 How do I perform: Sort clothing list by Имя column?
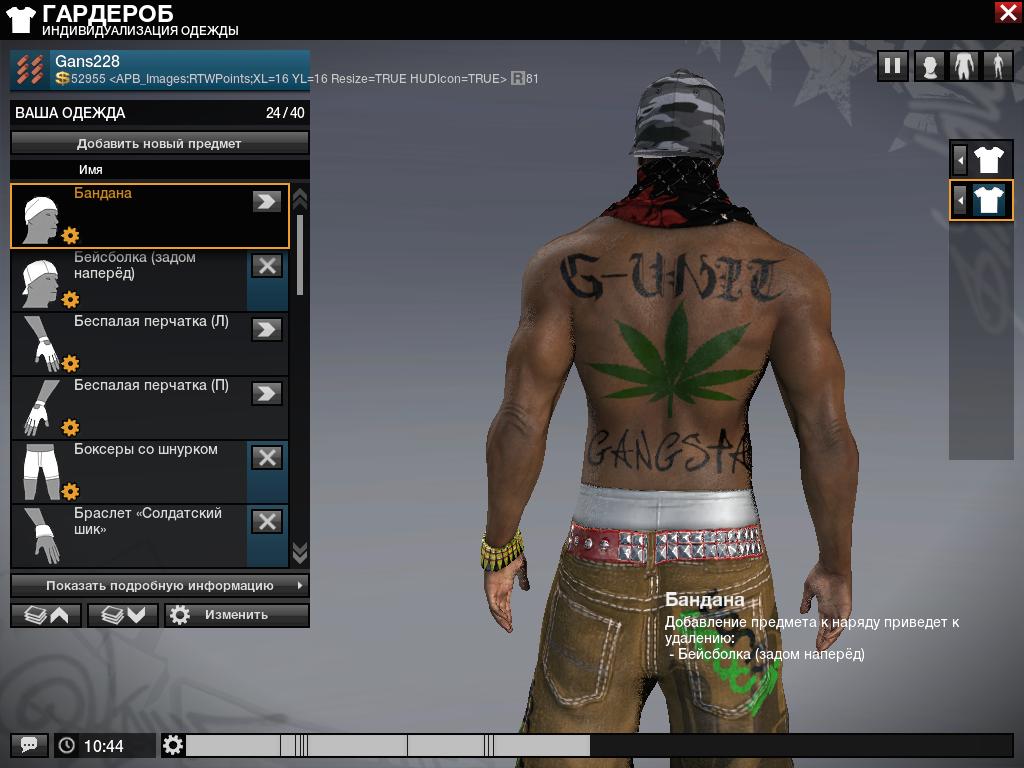point(91,170)
